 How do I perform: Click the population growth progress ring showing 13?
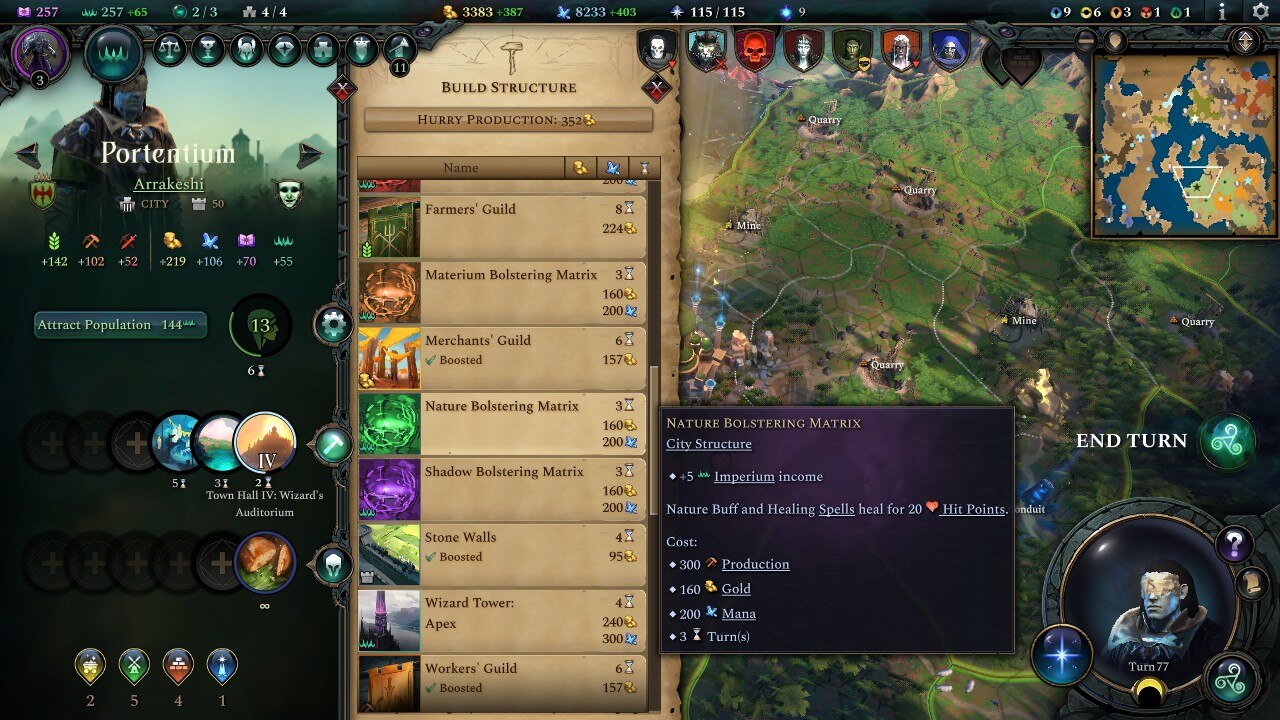tap(260, 326)
